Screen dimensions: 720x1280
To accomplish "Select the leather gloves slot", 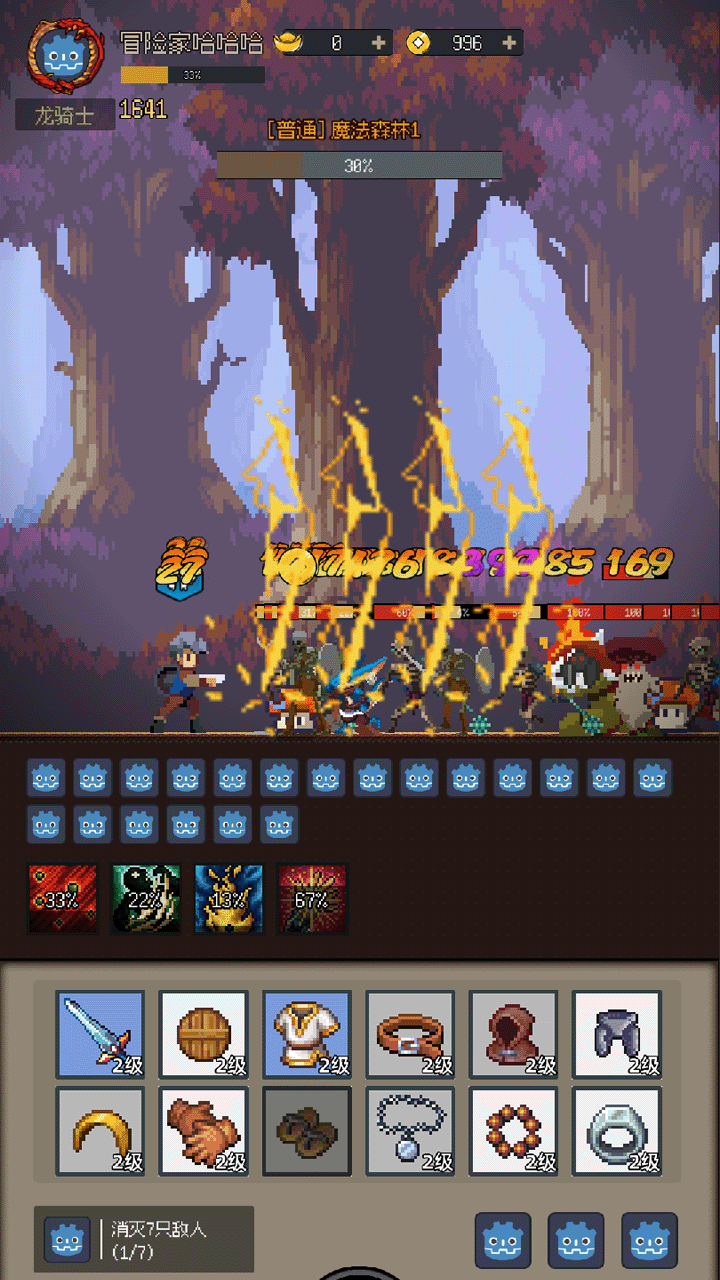I will tap(203, 1132).
